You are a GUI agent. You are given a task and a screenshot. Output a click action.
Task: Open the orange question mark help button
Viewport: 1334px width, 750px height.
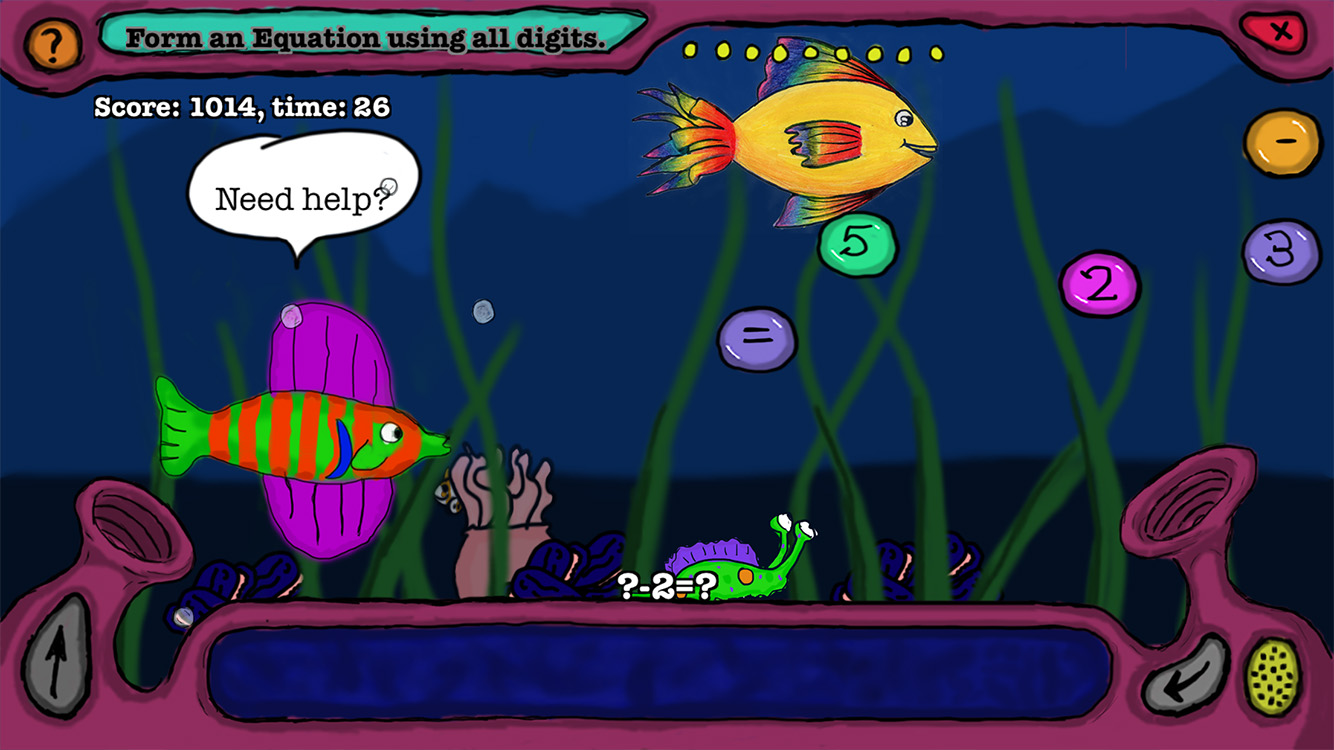point(52,44)
